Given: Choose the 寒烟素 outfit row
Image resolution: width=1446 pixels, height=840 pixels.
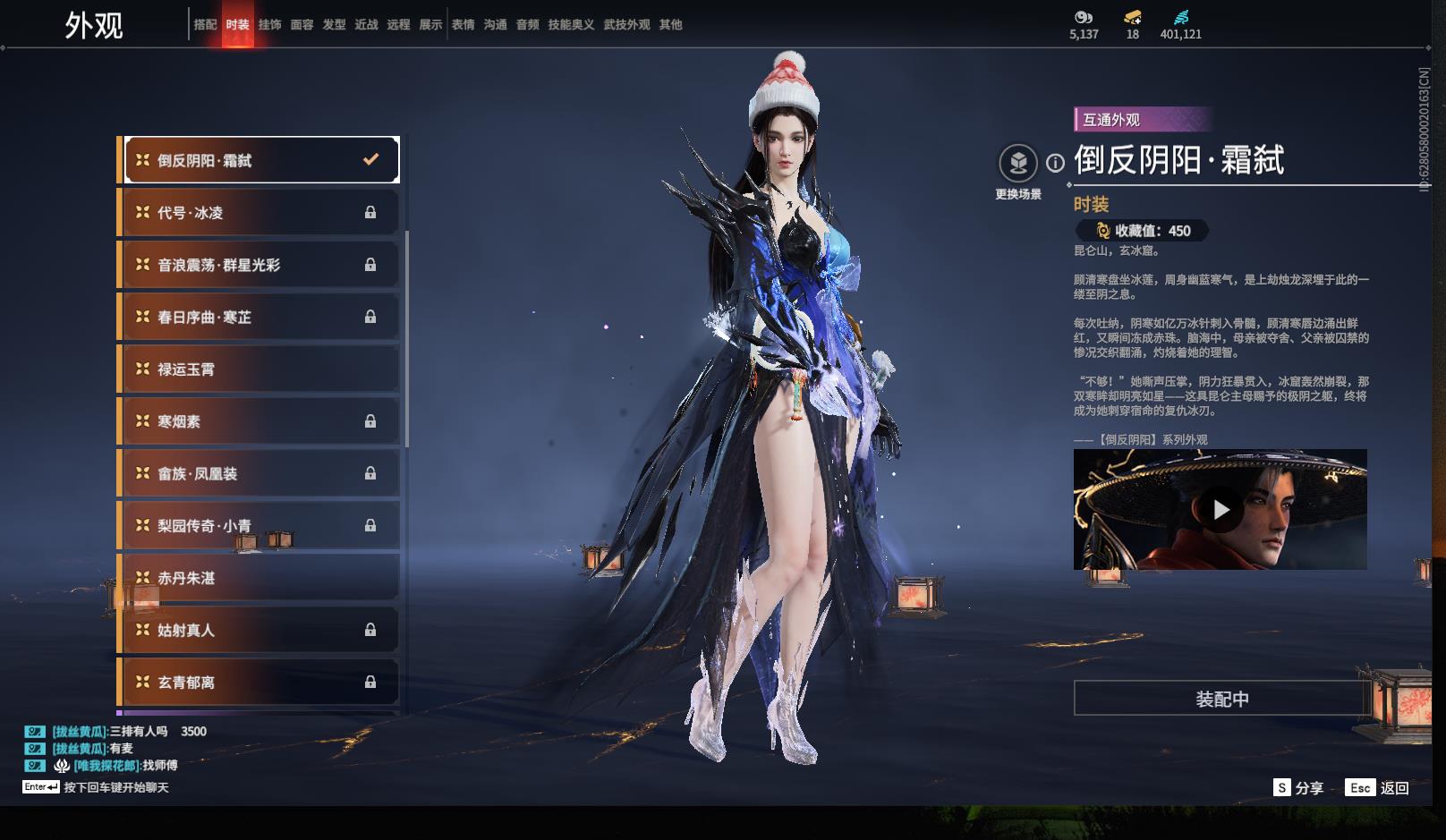Looking at the screenshot, I should click(258, 421).
